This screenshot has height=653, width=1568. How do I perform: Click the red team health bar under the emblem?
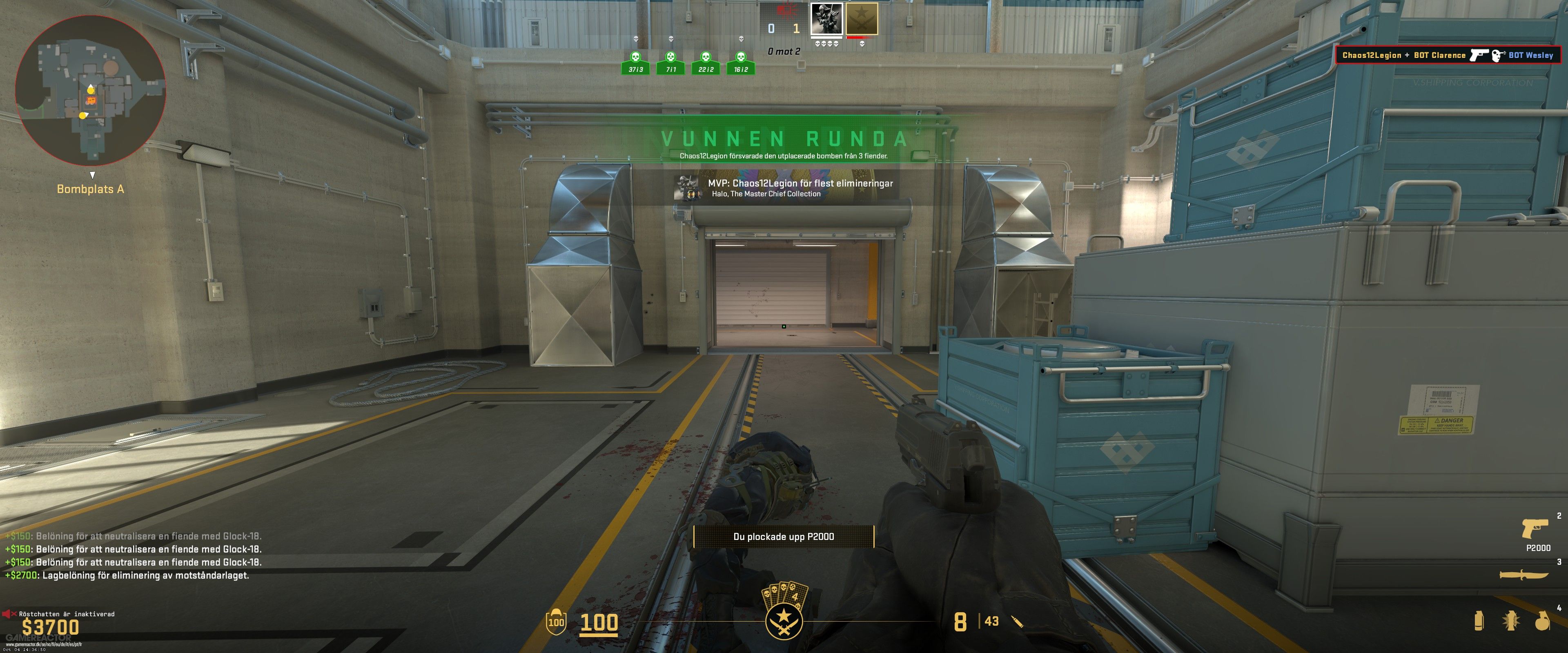click(x=861, y=38)
